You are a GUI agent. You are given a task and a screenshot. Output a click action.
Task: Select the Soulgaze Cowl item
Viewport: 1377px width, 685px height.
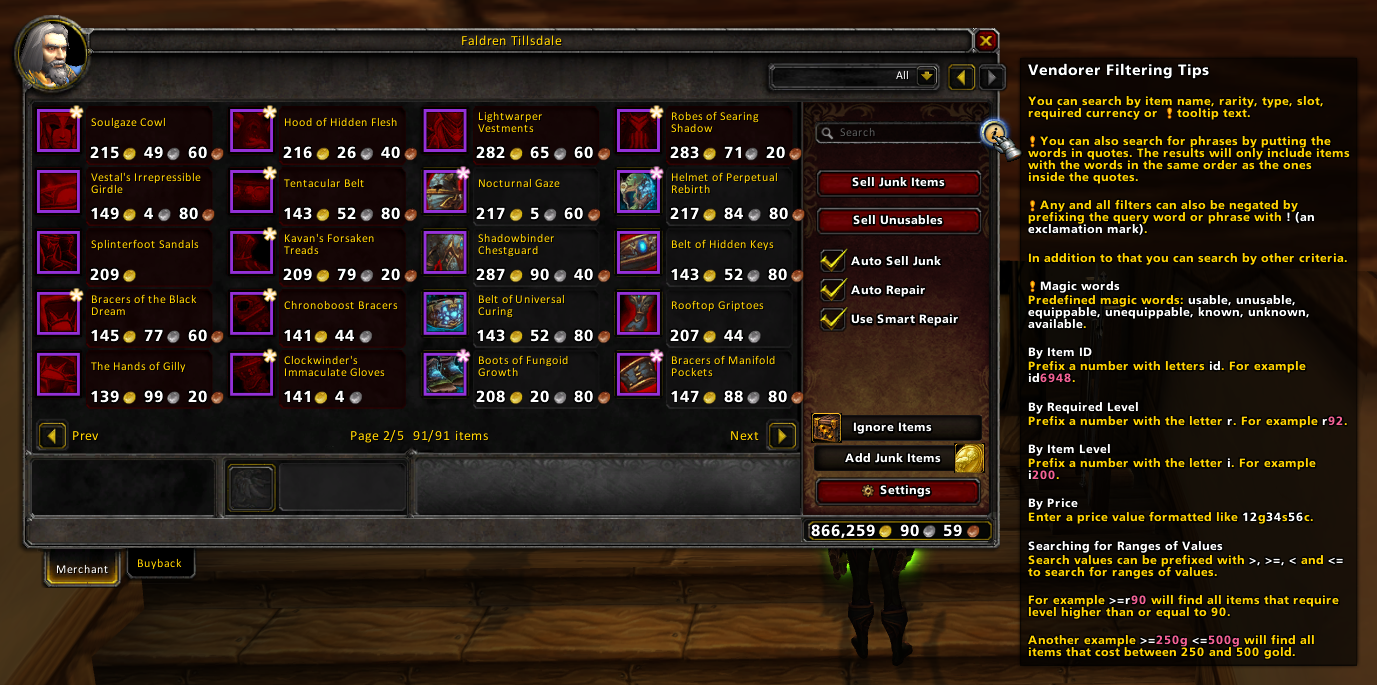[x=57, y=130]
